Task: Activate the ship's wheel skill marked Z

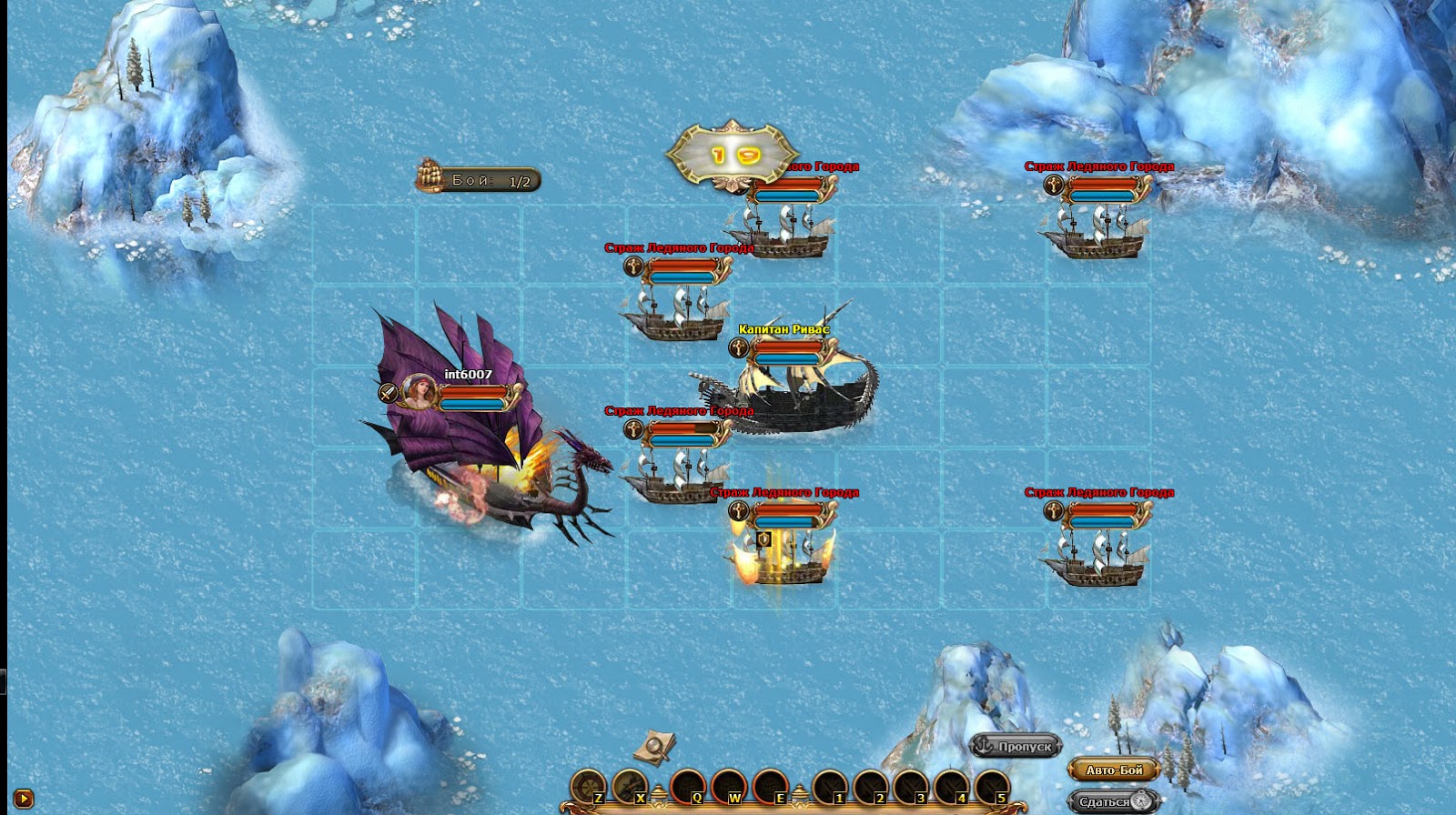Action: (589, 785)
